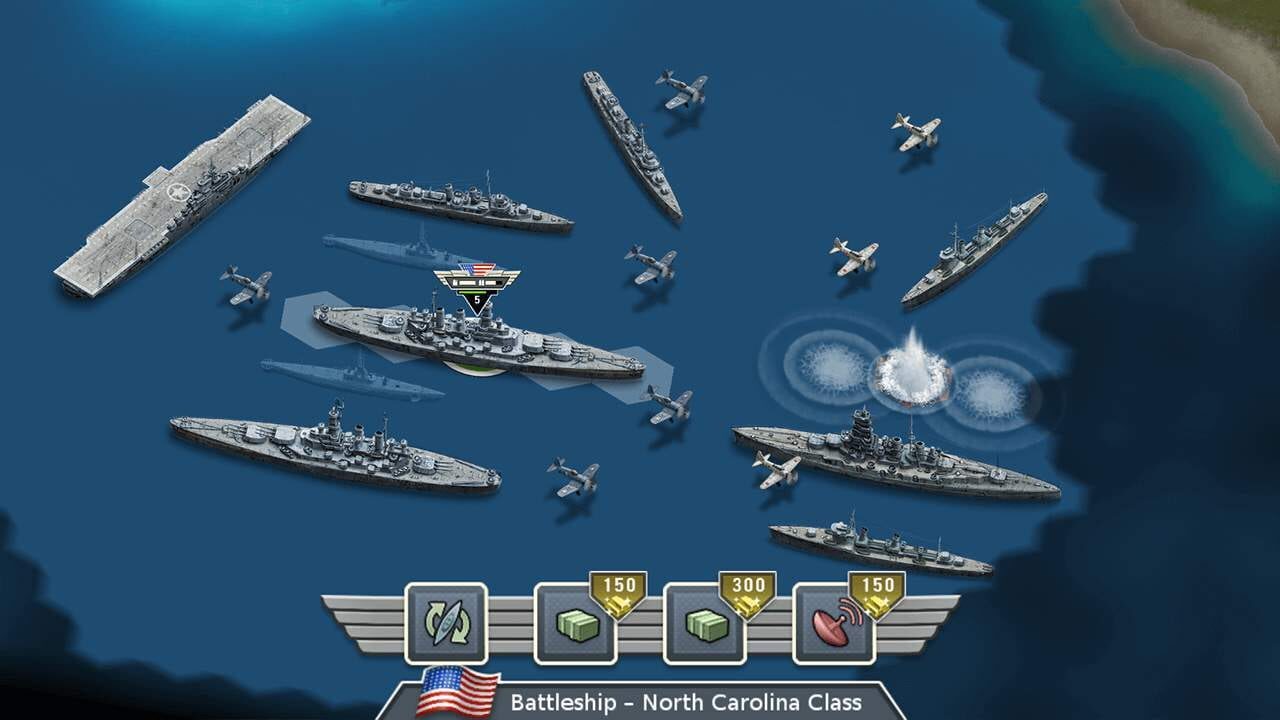Image resolution: width=1280 pixels, height=720 pixels.
Task: Select the destroyer at the bottom right
Action: [870, 545]
